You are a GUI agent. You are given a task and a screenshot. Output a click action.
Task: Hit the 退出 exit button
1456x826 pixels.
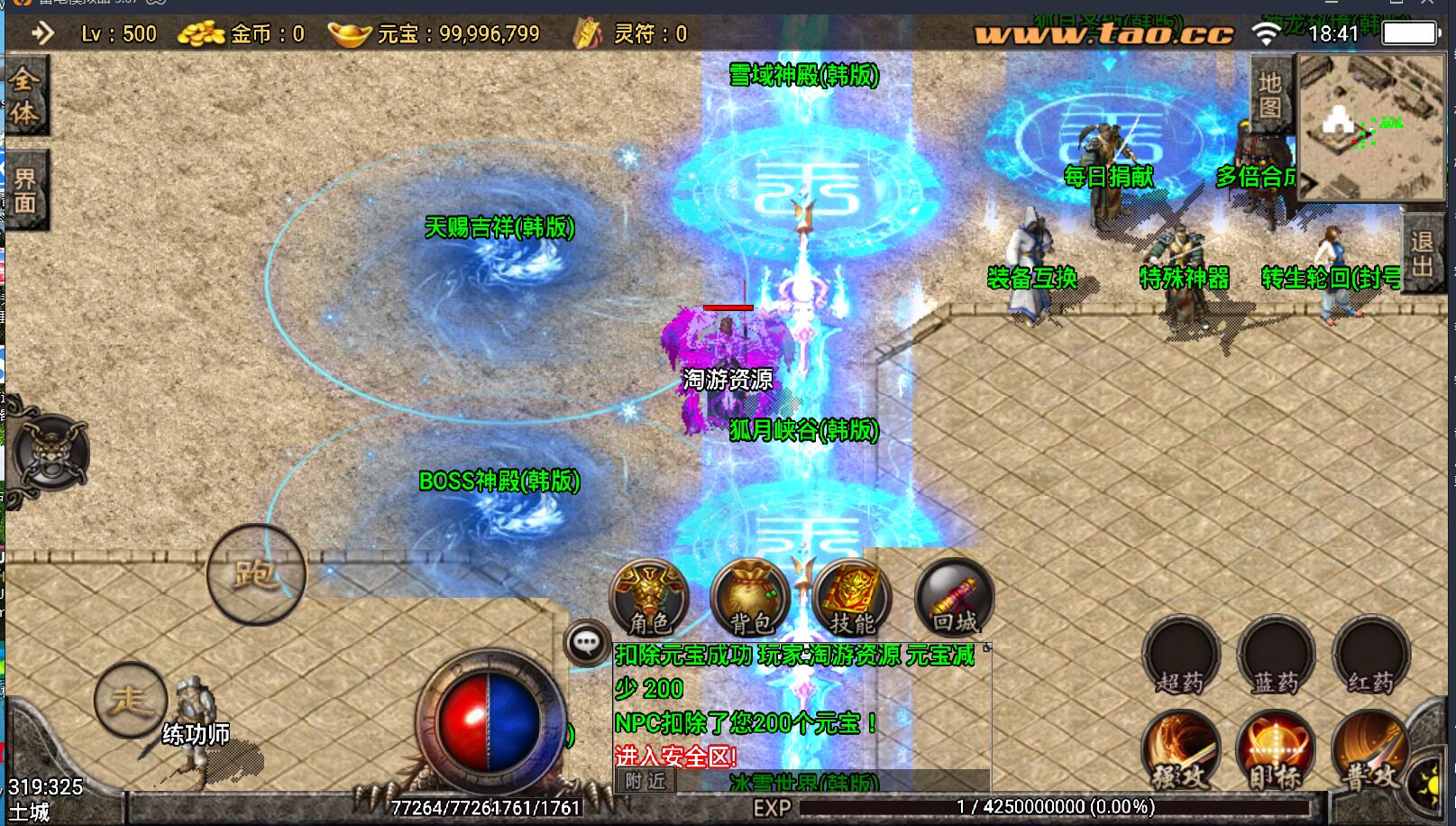coord(1423,254)
